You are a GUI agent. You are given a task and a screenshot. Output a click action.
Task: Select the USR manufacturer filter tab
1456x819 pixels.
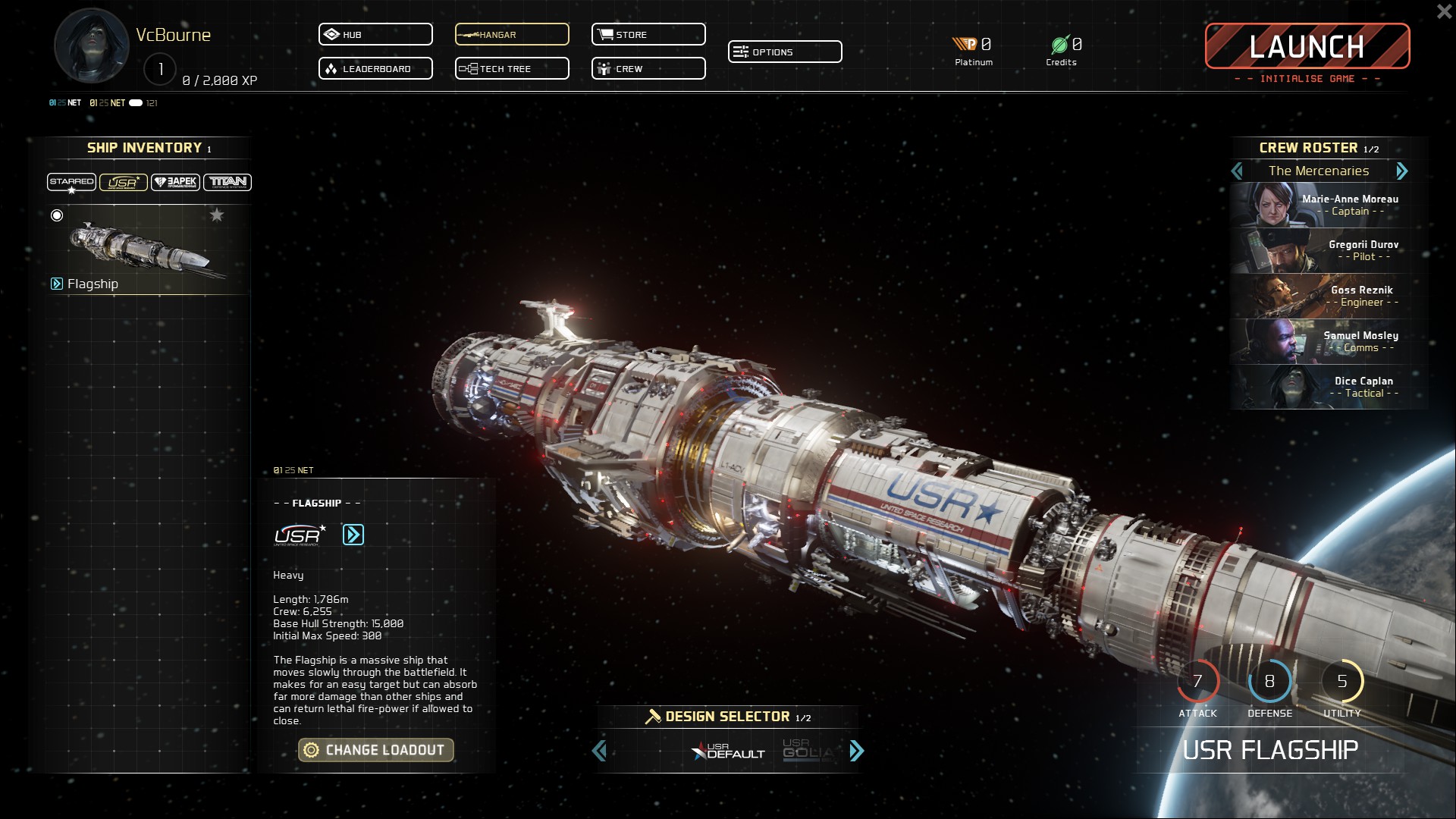(123, 182)
